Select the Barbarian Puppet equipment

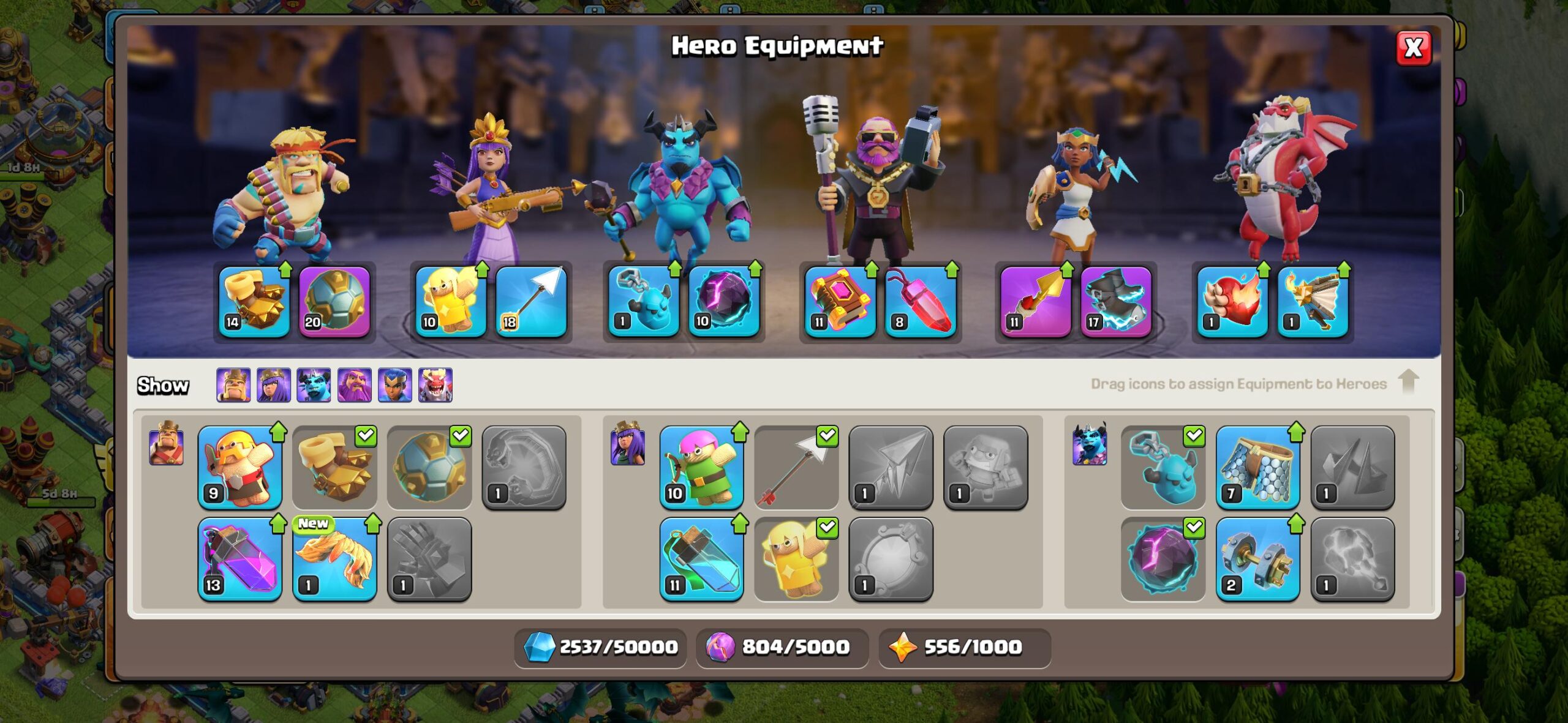pos(240,468)
